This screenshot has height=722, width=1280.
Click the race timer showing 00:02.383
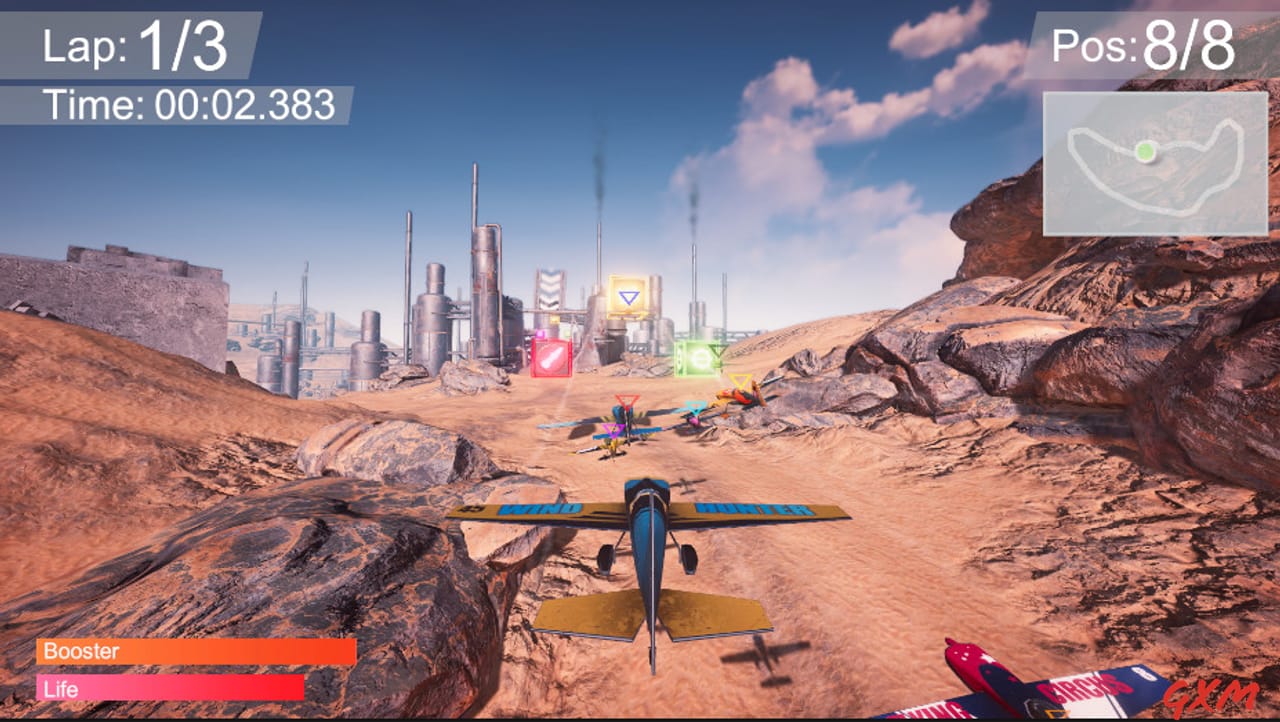(x=190, y=98)
